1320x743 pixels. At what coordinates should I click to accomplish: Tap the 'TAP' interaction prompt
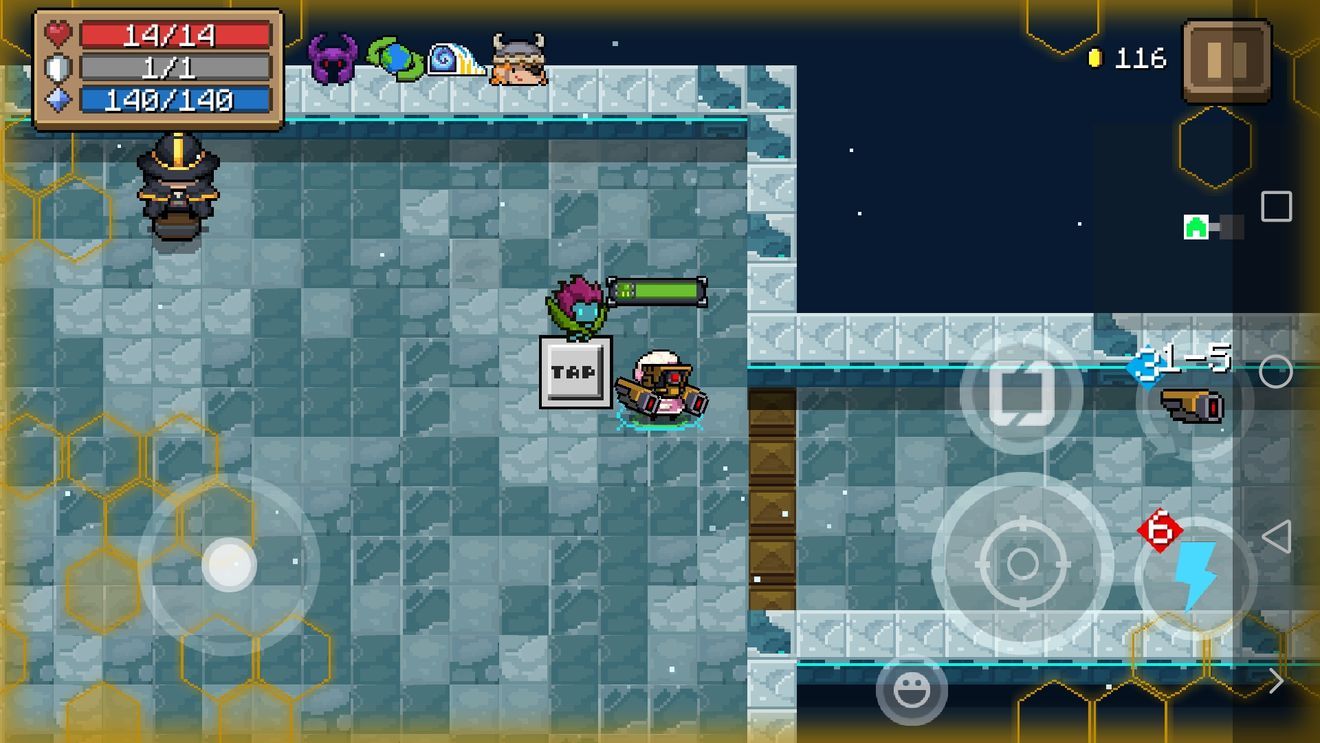click(x=575, y=372)
